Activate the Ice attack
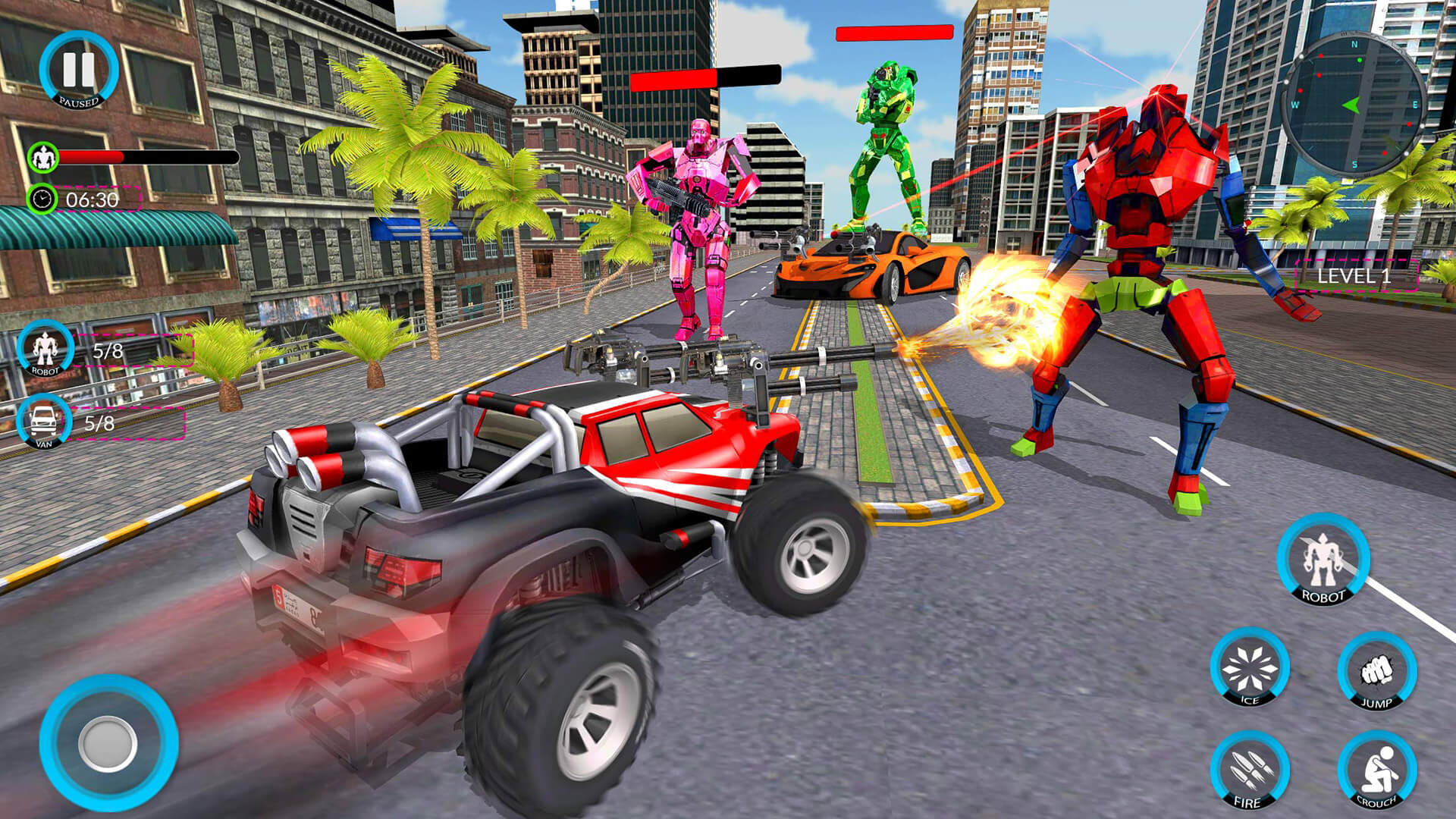Screen dimensions: 1456x819 pyautogui.click(x=1249, y=668)
